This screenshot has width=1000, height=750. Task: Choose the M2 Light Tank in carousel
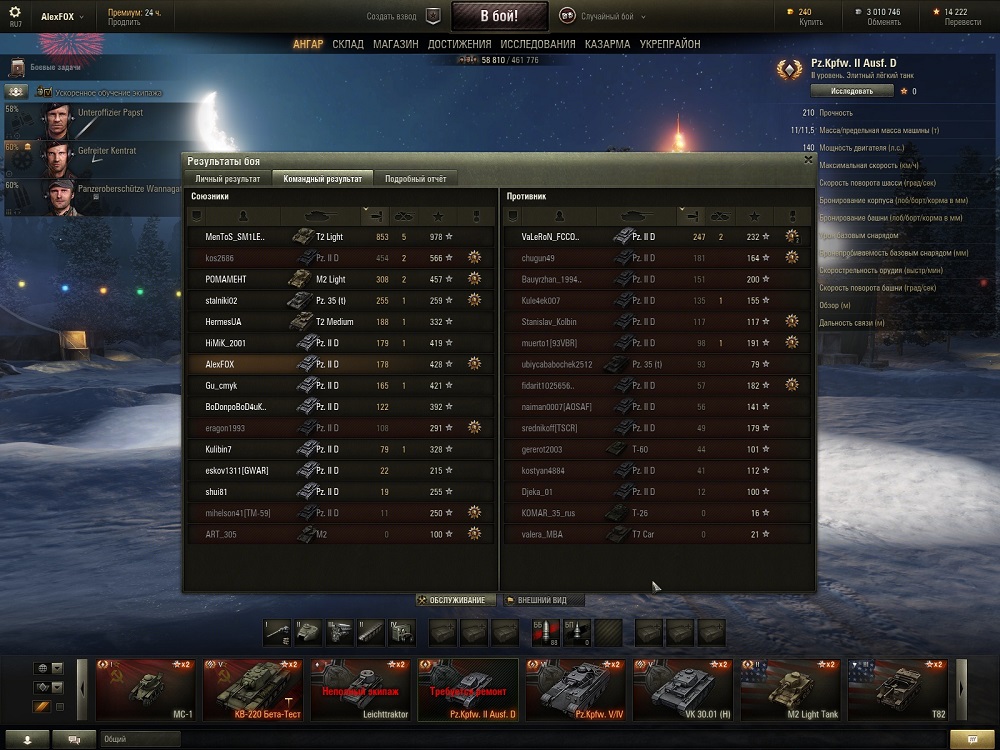(x=790, y=689)
